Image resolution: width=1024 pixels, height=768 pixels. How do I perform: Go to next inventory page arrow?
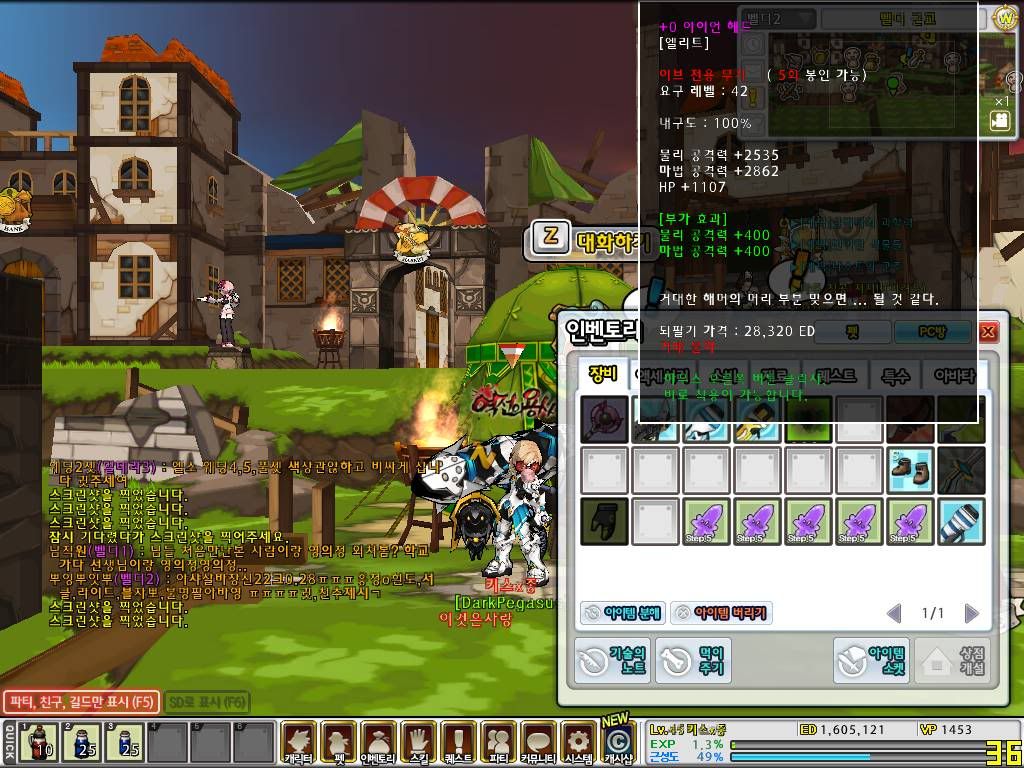[x=970, y=613]
